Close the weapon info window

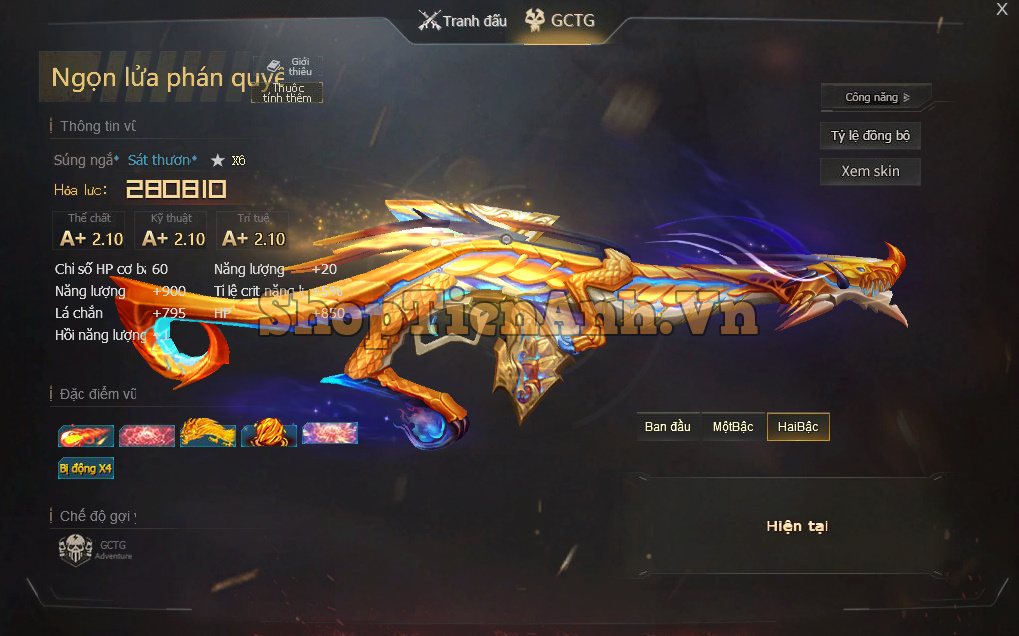[1002, 10]
